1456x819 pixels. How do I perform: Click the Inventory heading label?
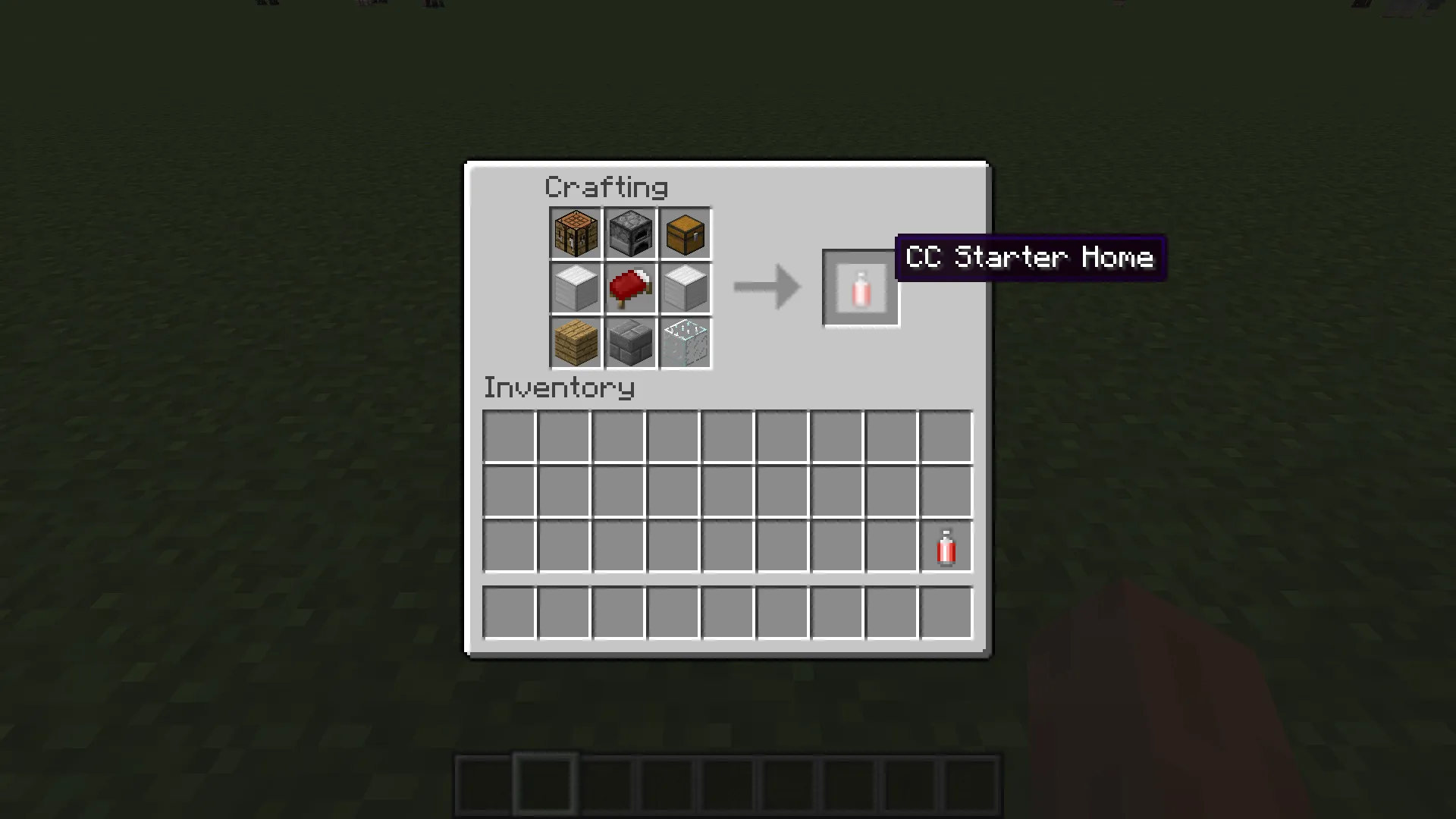tap(559, 388)
